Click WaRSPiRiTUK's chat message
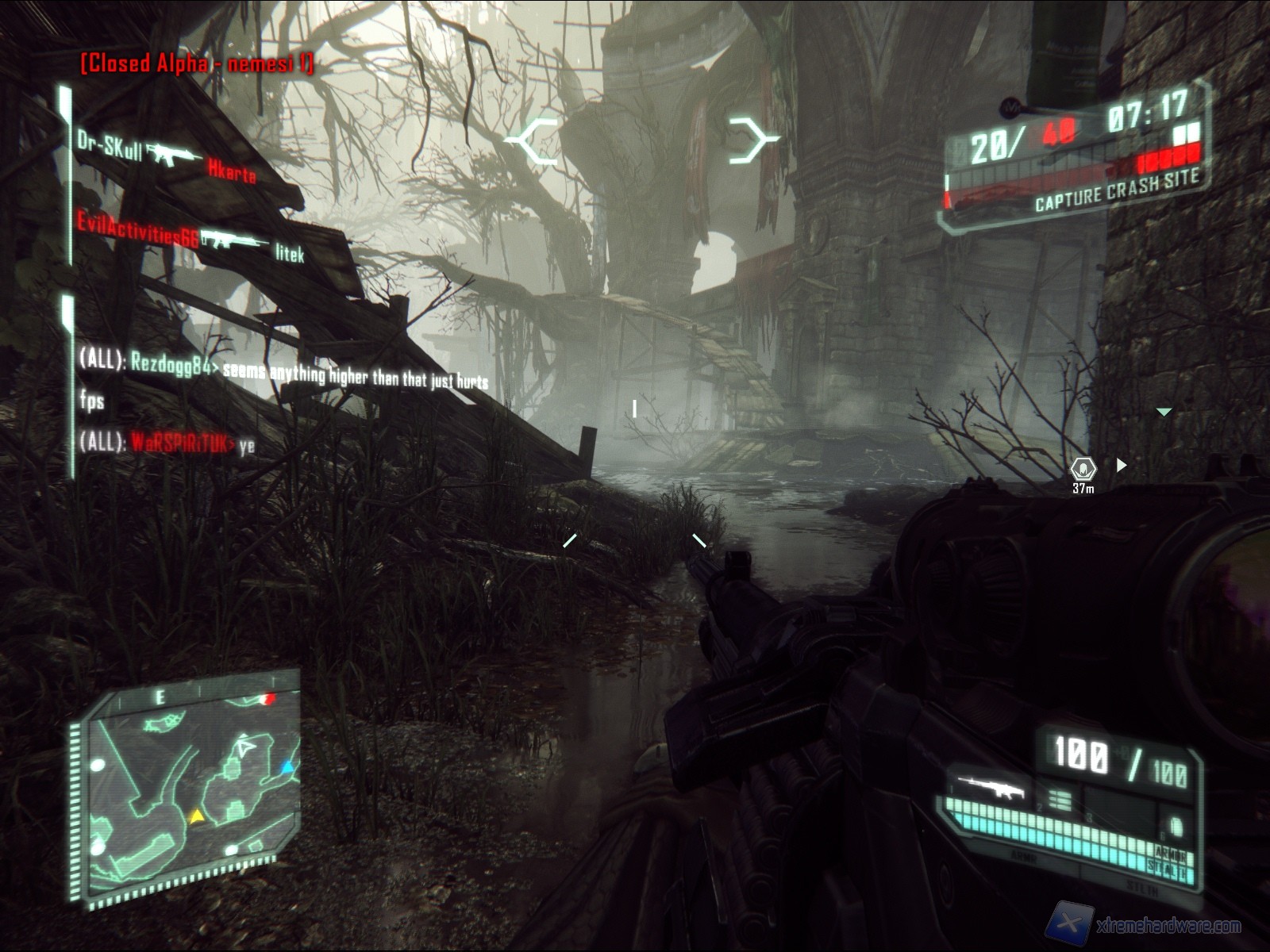Screen dimensions: 1270x952 167,443
